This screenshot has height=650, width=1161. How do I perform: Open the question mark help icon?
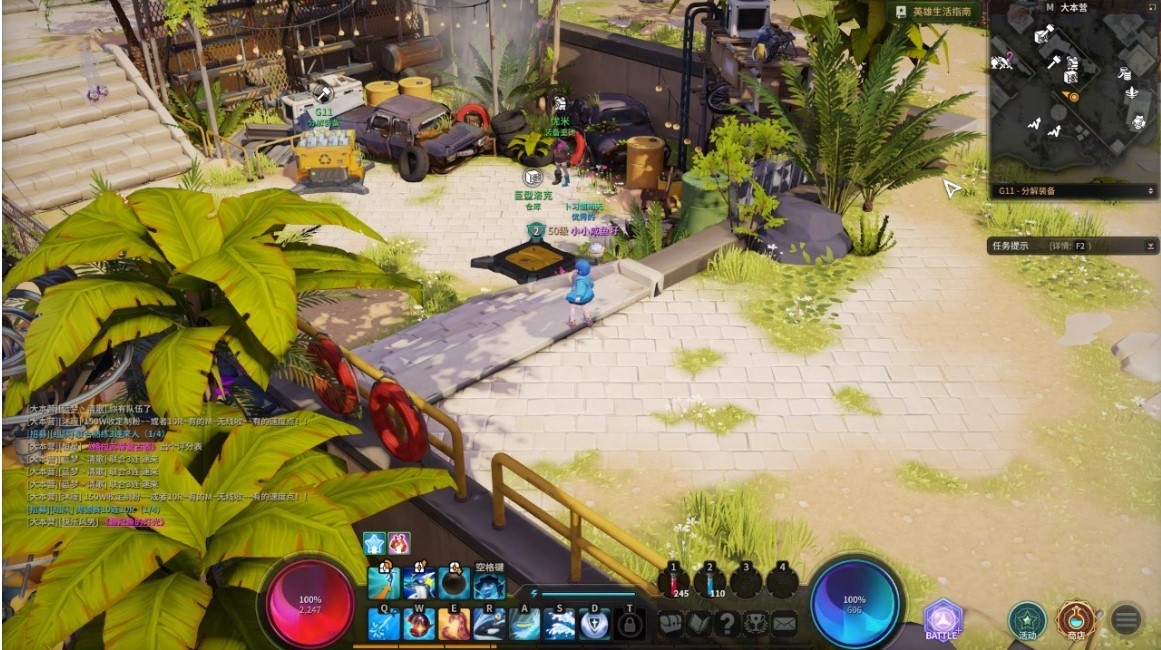727,624
